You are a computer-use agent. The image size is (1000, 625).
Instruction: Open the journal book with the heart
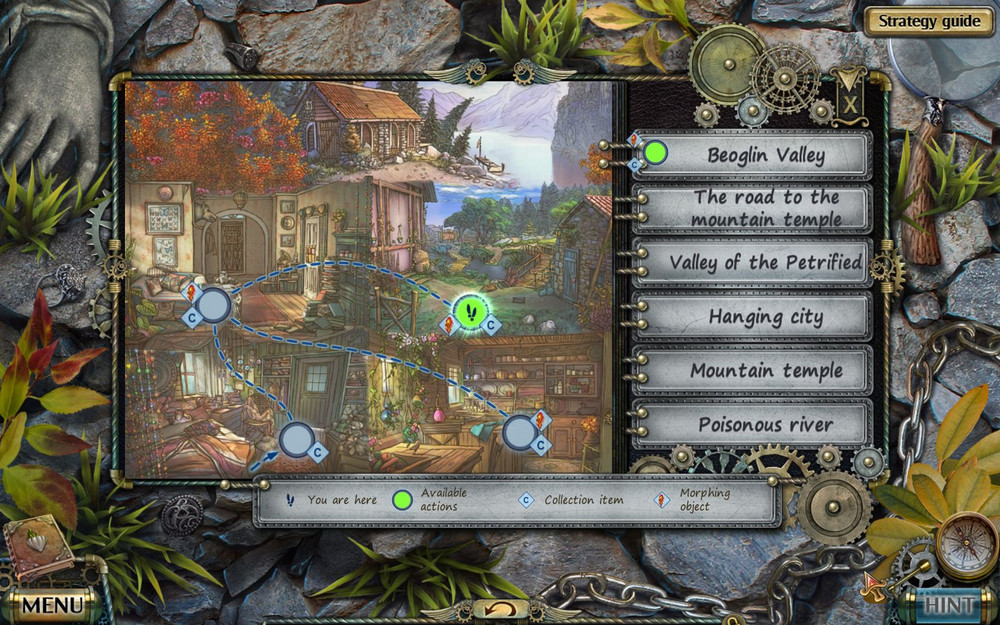(37, 545)
